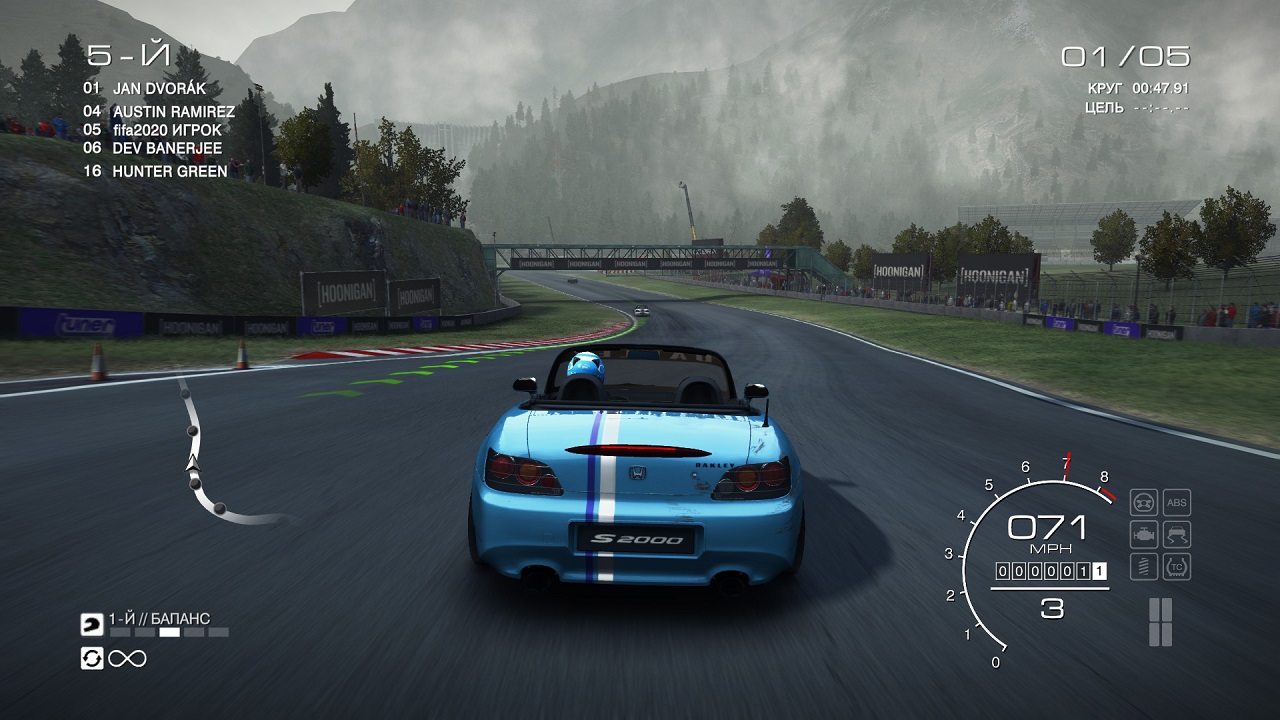1280x720 pixels.
Task: Toggle the skidding car stability icon
Action: tap(1177, 534)
